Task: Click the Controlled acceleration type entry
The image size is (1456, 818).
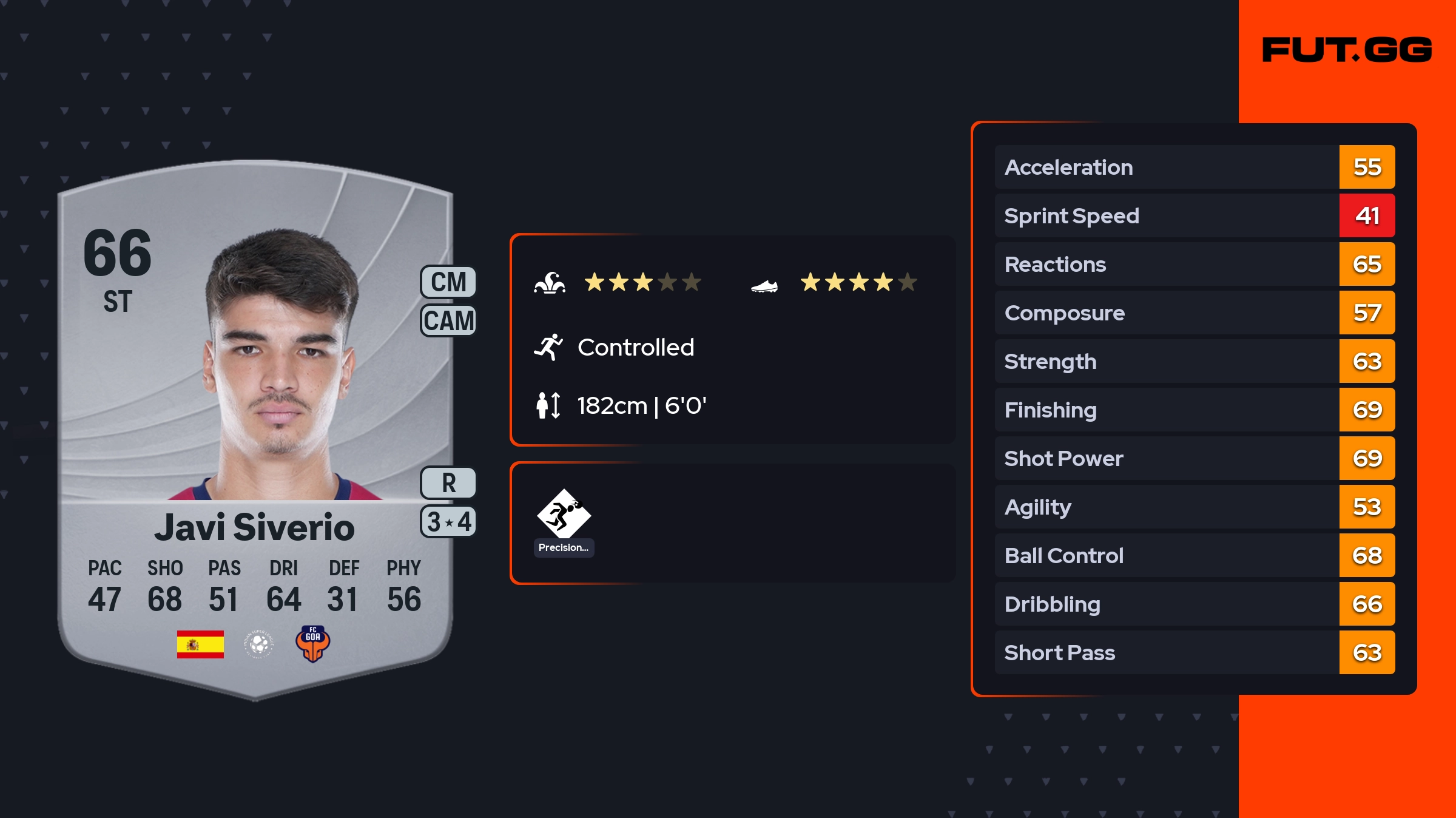Action: (x=635, y=348)
